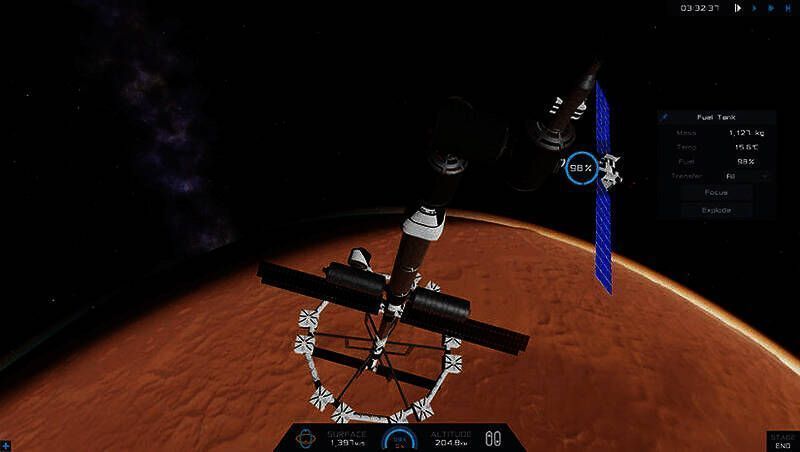Explode the selected fuel tank
Screen dimensions: 800x452
(x=715, y=210)
